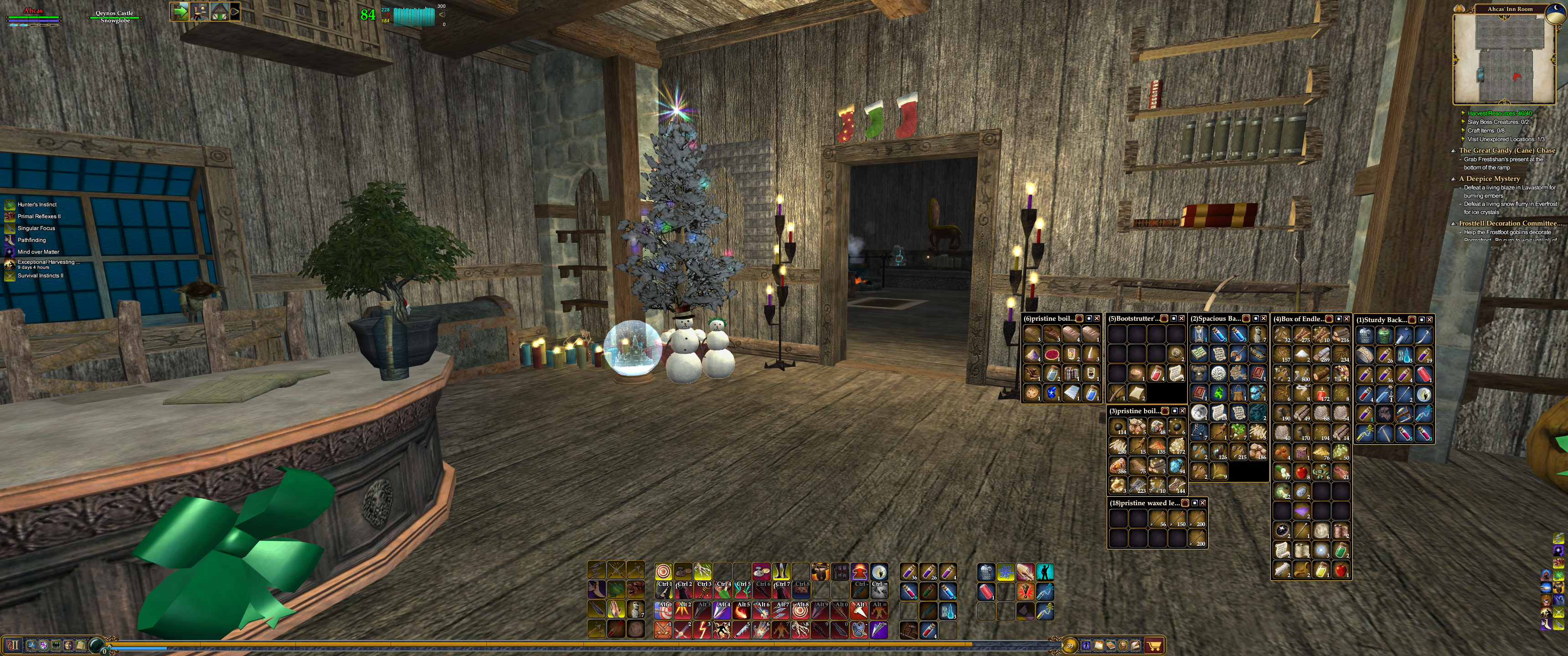Open the marketplace shopping cart button
The image size is (1568, 656).
point(1154,645)
